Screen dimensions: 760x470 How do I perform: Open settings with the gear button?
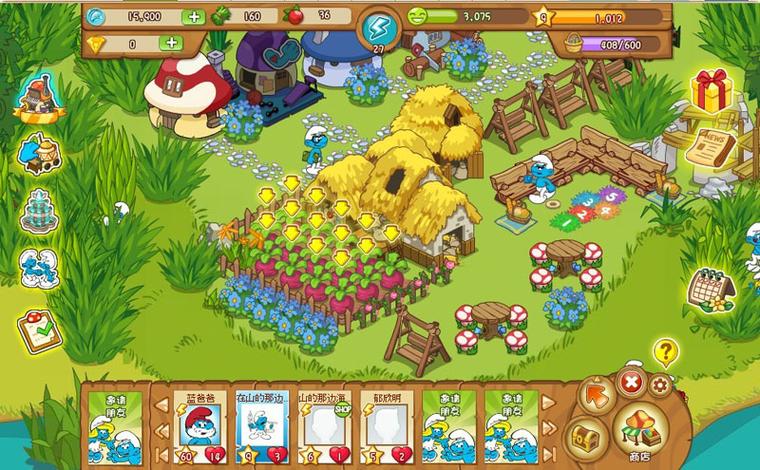click(x=661, y=385)
